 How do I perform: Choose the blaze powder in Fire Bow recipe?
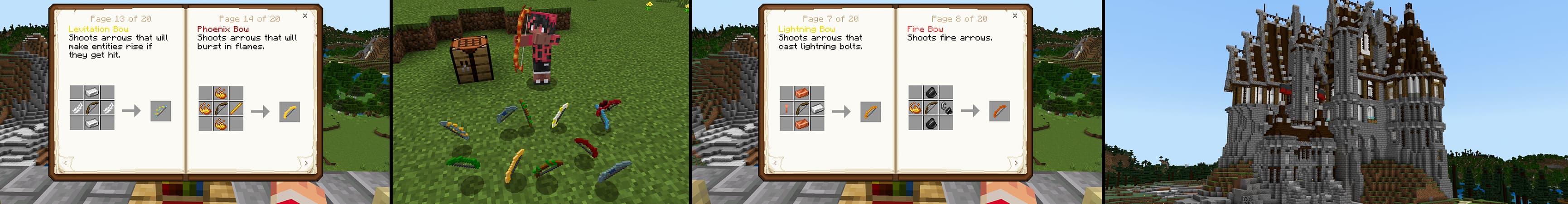(916, 108)
